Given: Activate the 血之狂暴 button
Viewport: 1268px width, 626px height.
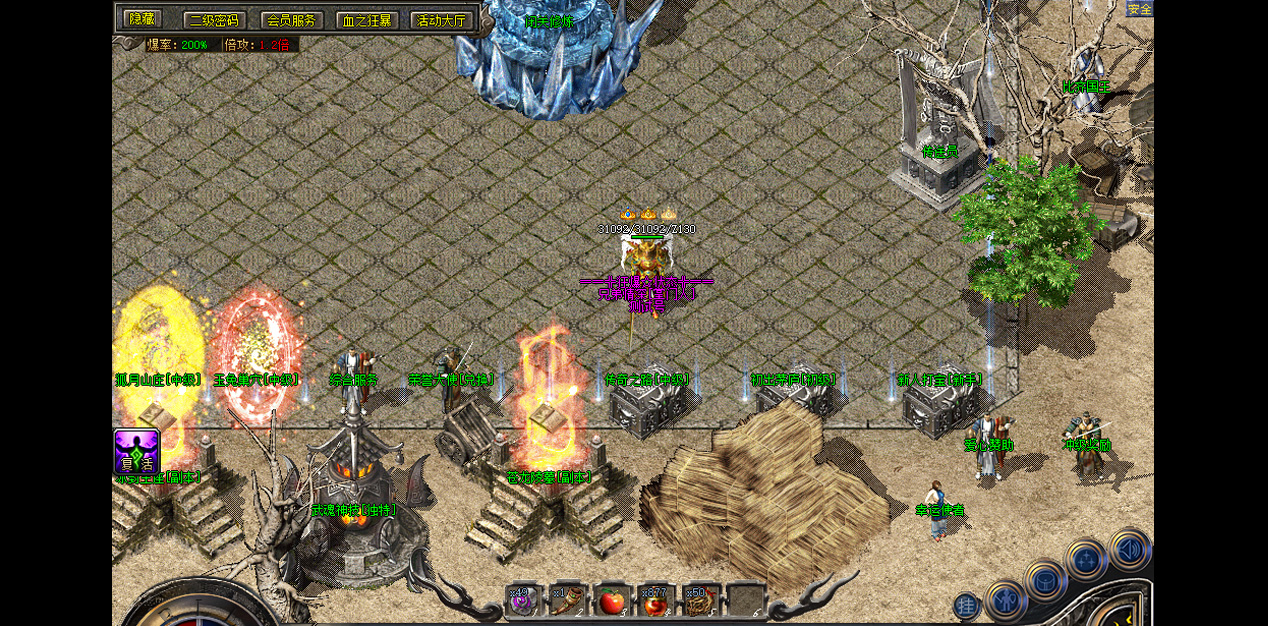Looking at the screenshot, I should click(x=367, y=20).
